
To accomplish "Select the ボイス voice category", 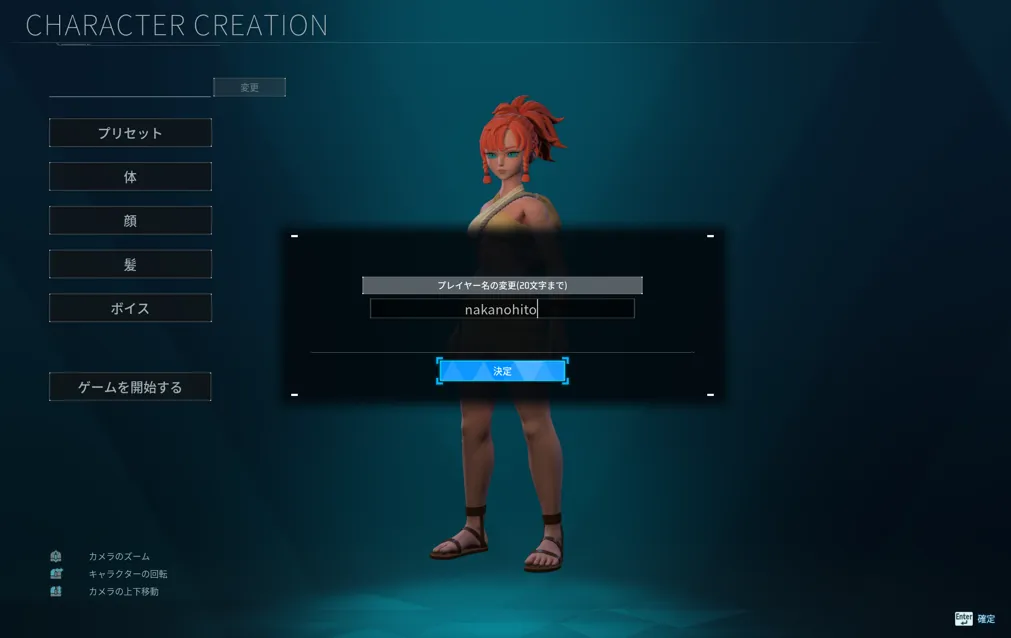I will tap(130, 308).
